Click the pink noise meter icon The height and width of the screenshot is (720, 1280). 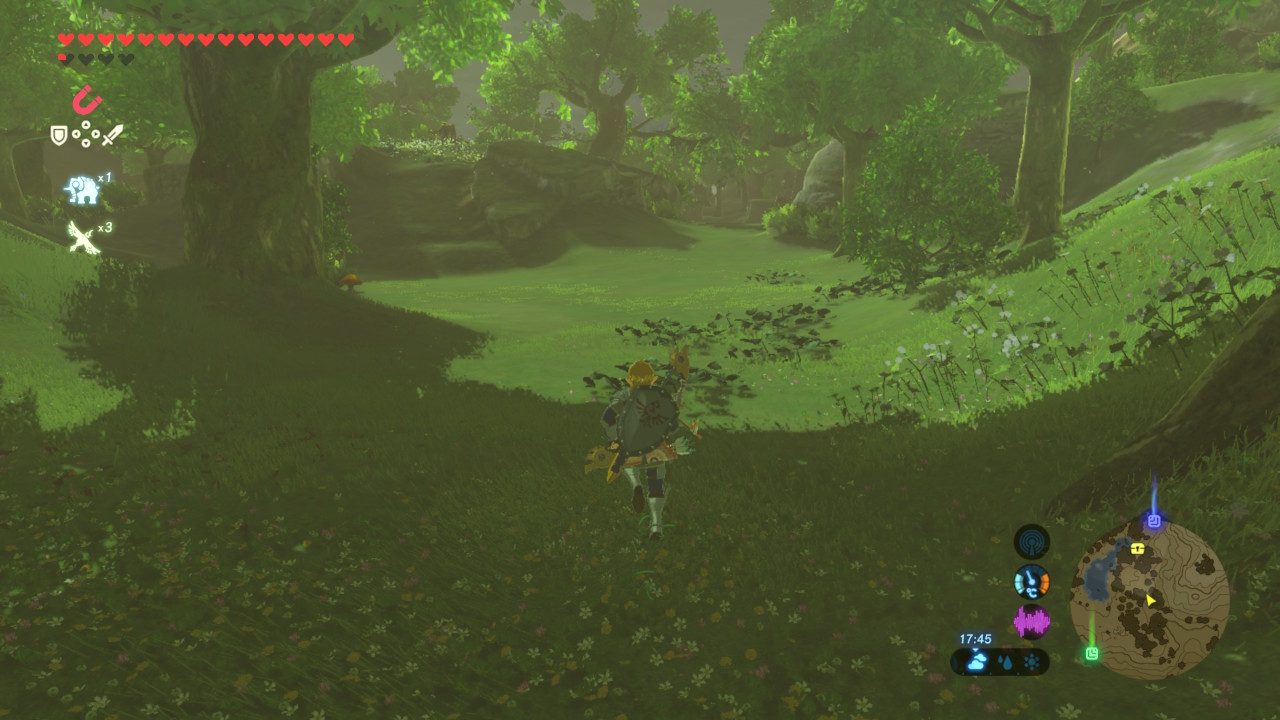(1032, 622)
